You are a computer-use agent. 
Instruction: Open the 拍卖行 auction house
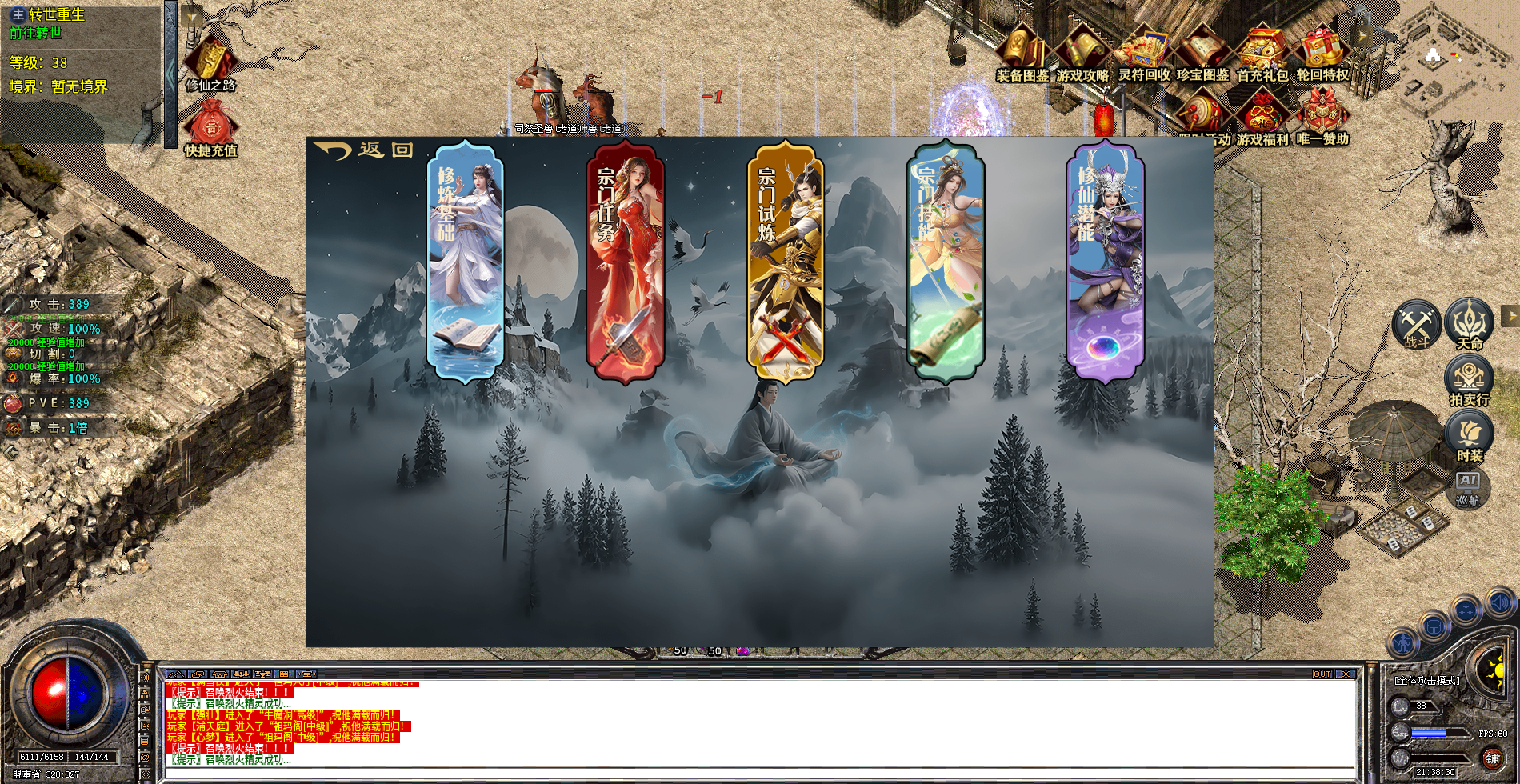point(1469,380)
